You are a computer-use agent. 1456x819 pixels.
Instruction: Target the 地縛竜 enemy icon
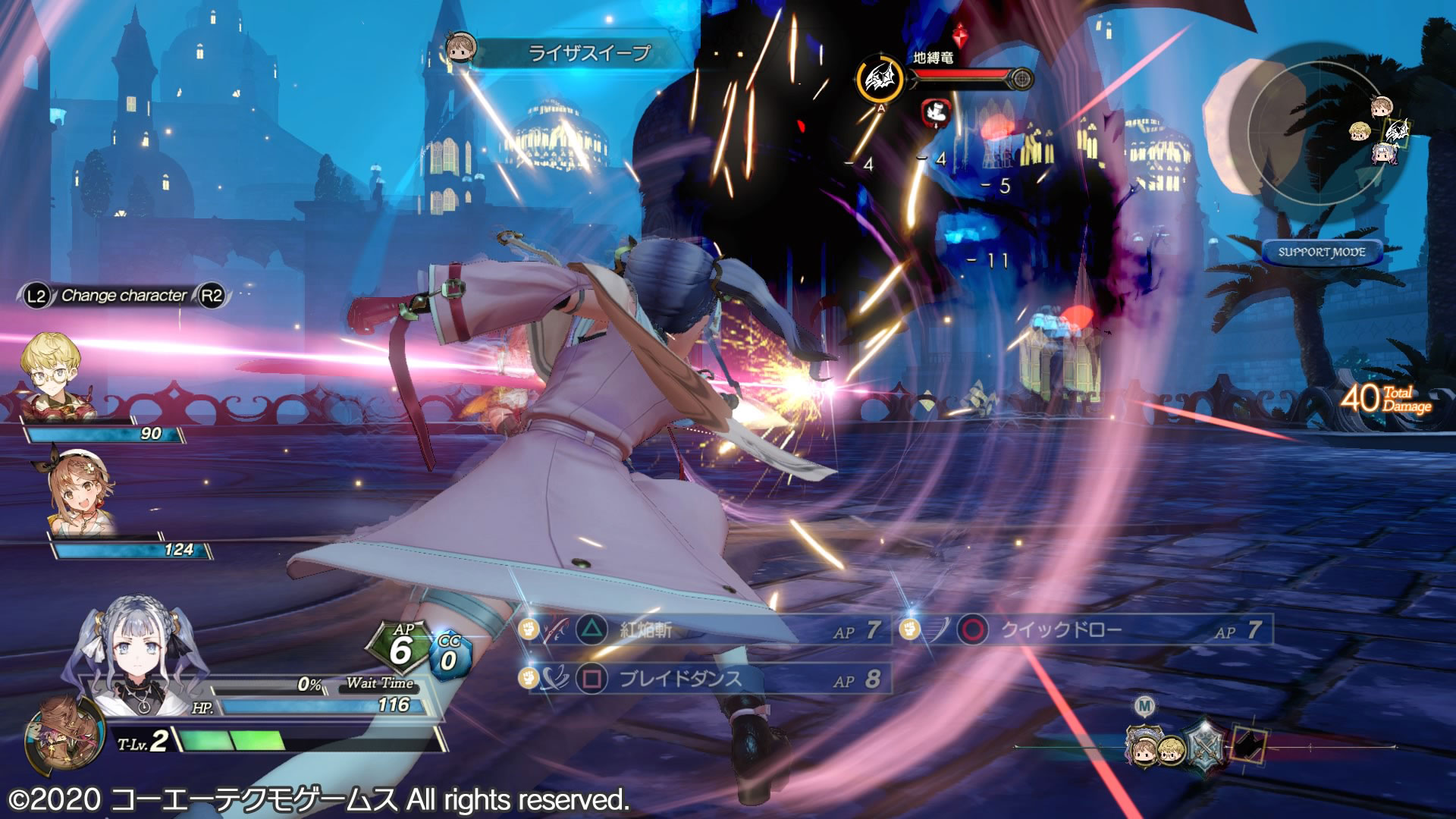click(x=880, y=78)
